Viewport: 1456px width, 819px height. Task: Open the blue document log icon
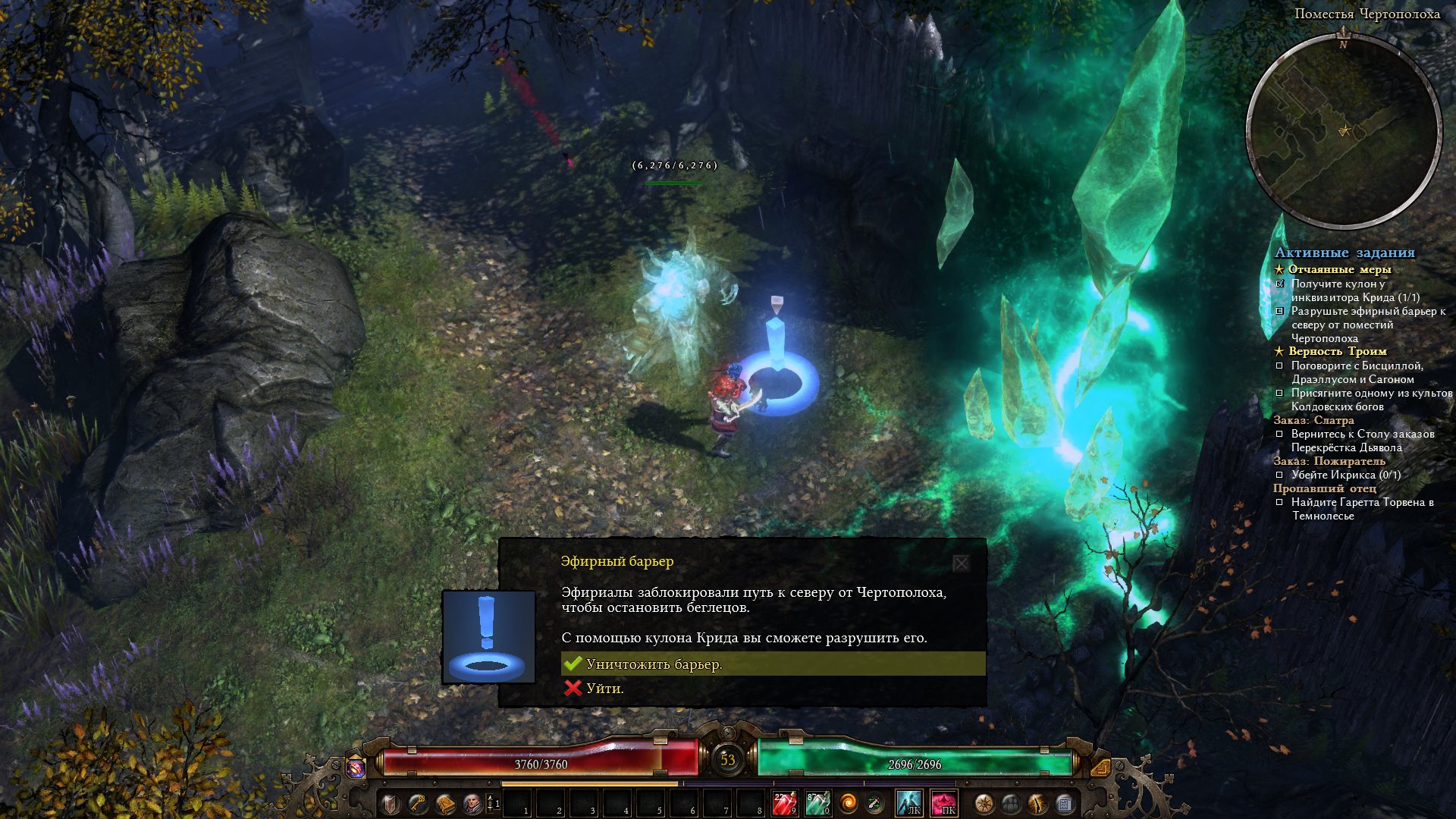click(x=1065, y=803)
